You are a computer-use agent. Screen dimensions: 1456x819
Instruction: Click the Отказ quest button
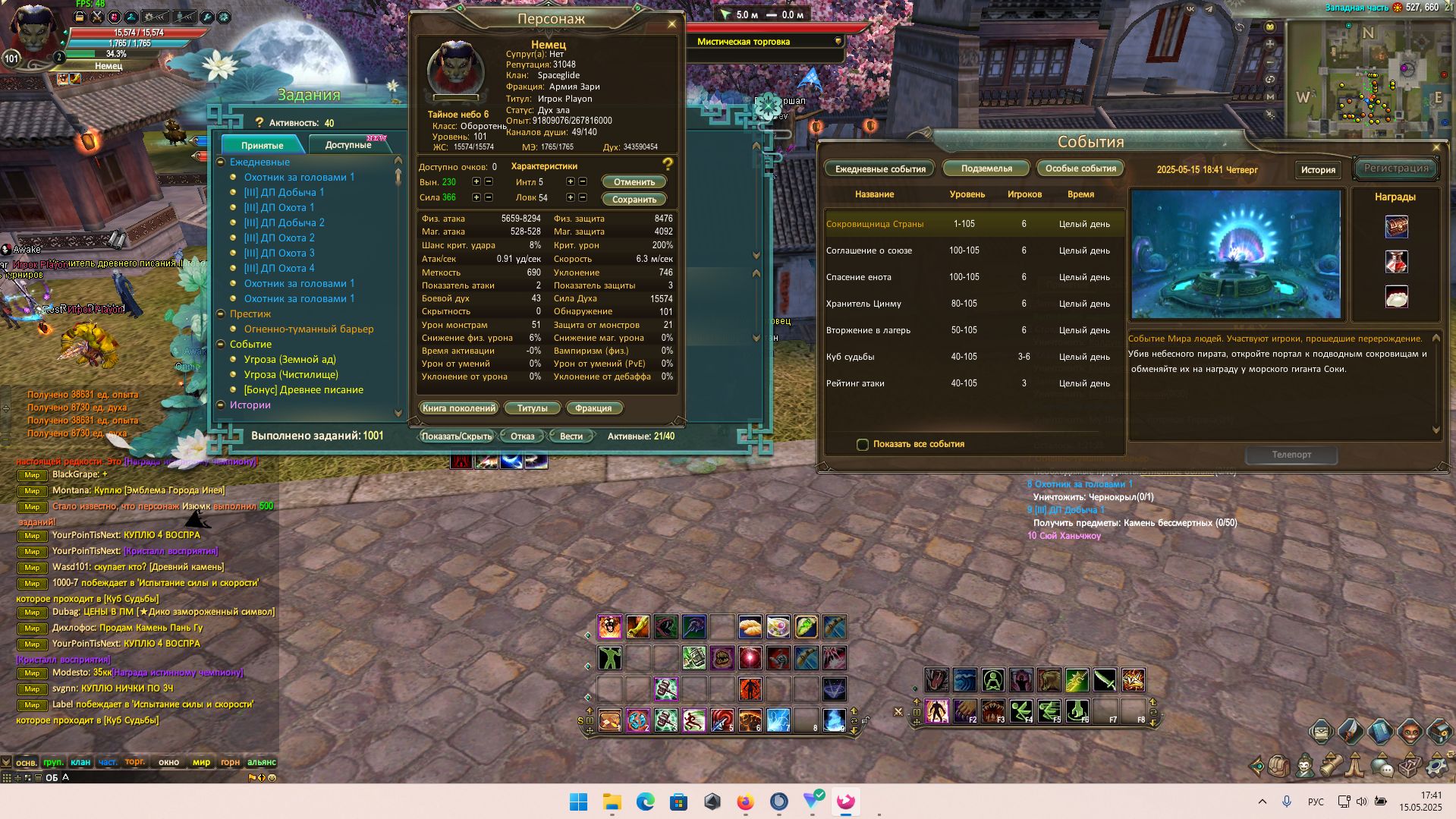click(x=523, y=436)
